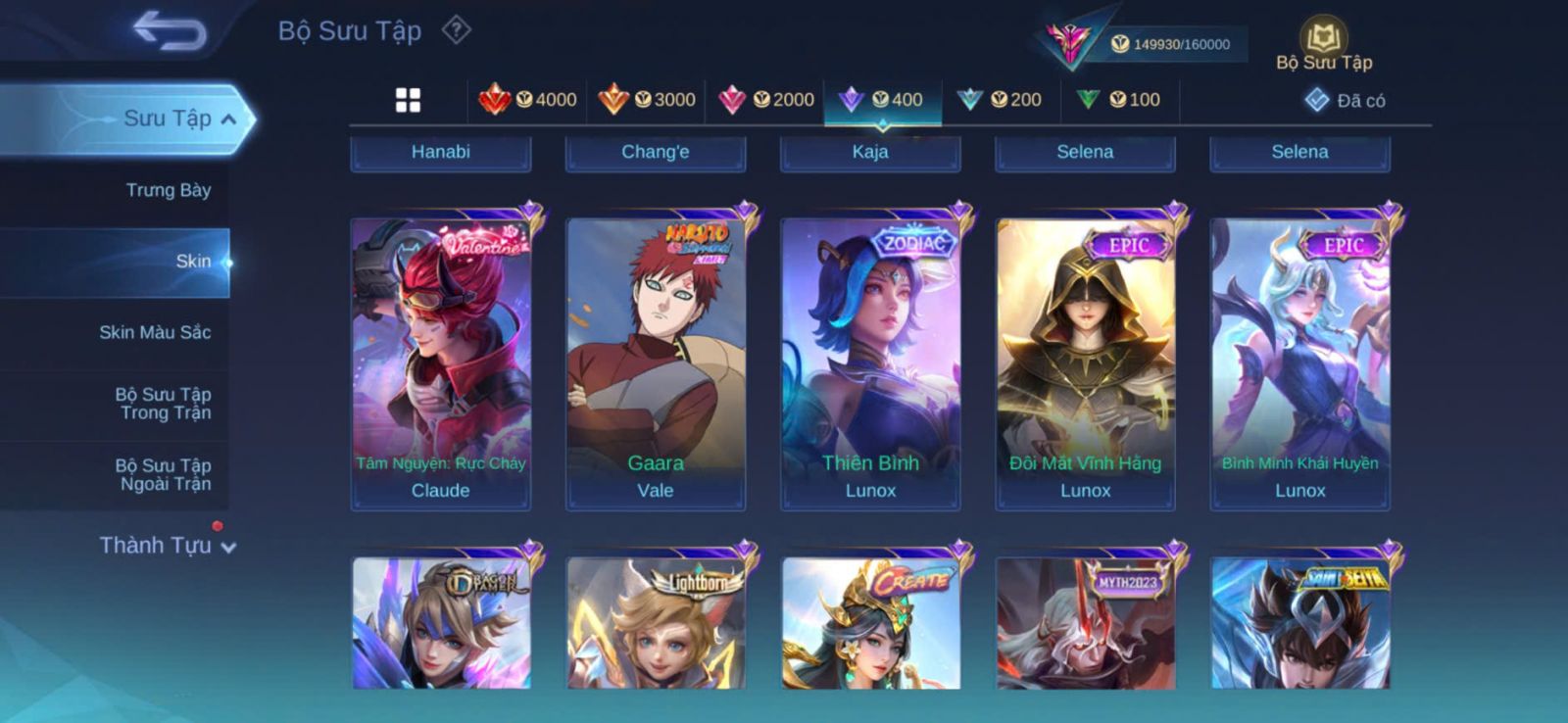Switch to the 200 points tier tab

(1001, 100)
